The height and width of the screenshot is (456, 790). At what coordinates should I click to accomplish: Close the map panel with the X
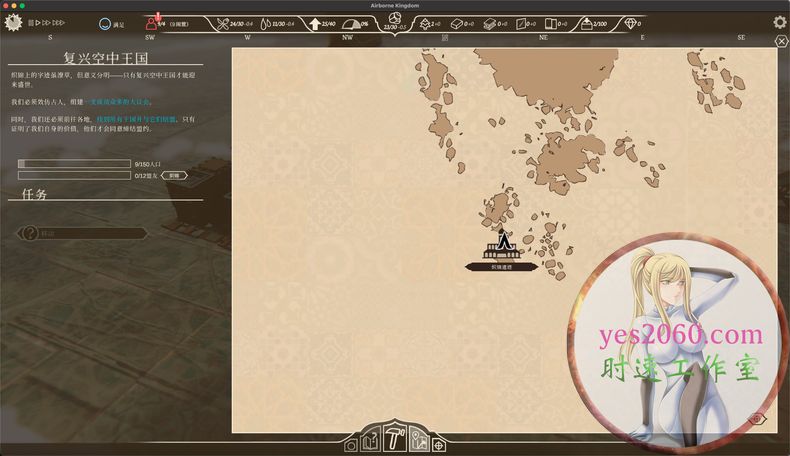[781, 42]
